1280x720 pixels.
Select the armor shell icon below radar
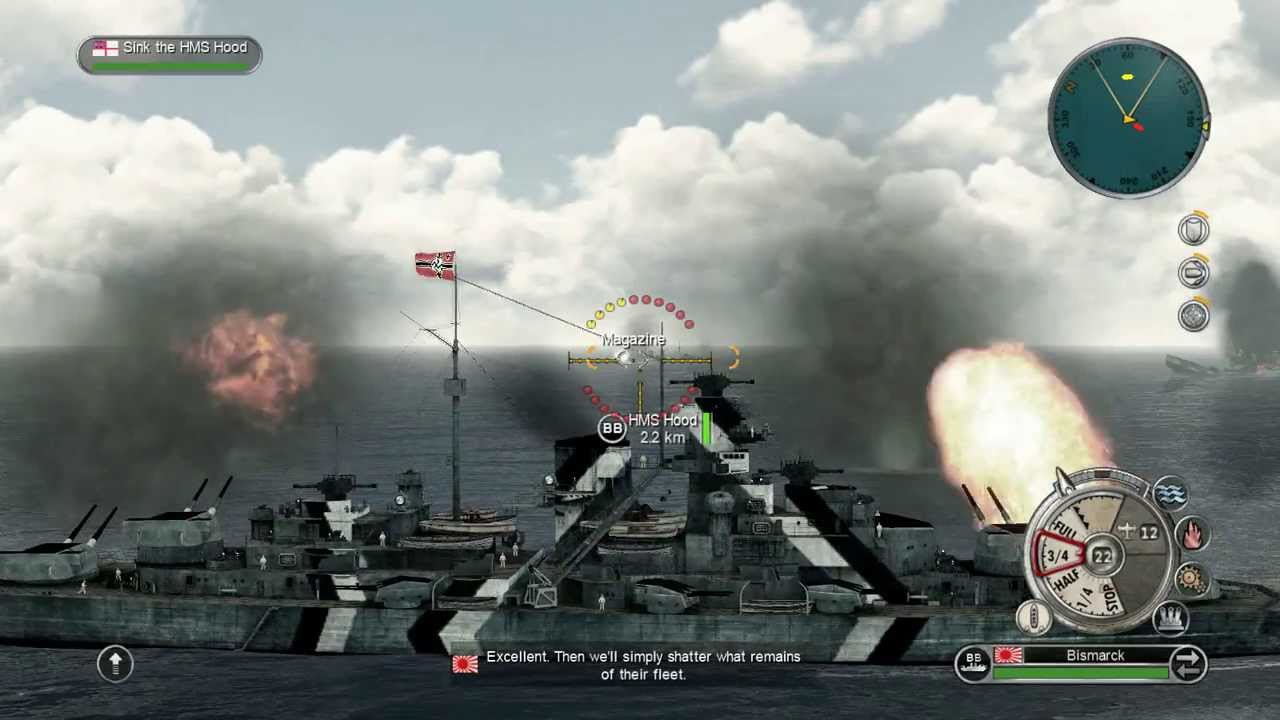[x=1193, y=231]
